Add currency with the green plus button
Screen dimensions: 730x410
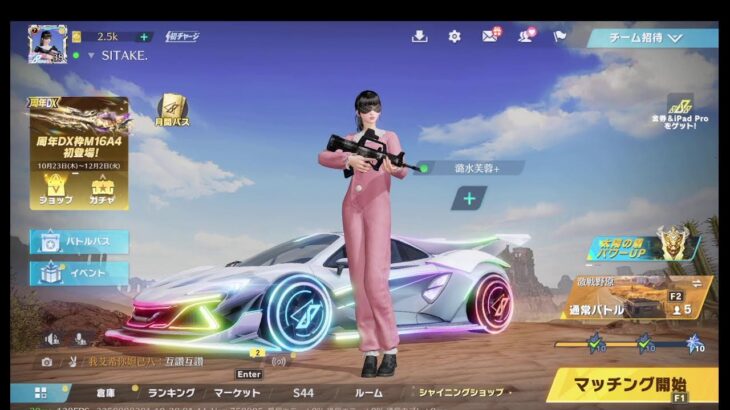[145, 37]
